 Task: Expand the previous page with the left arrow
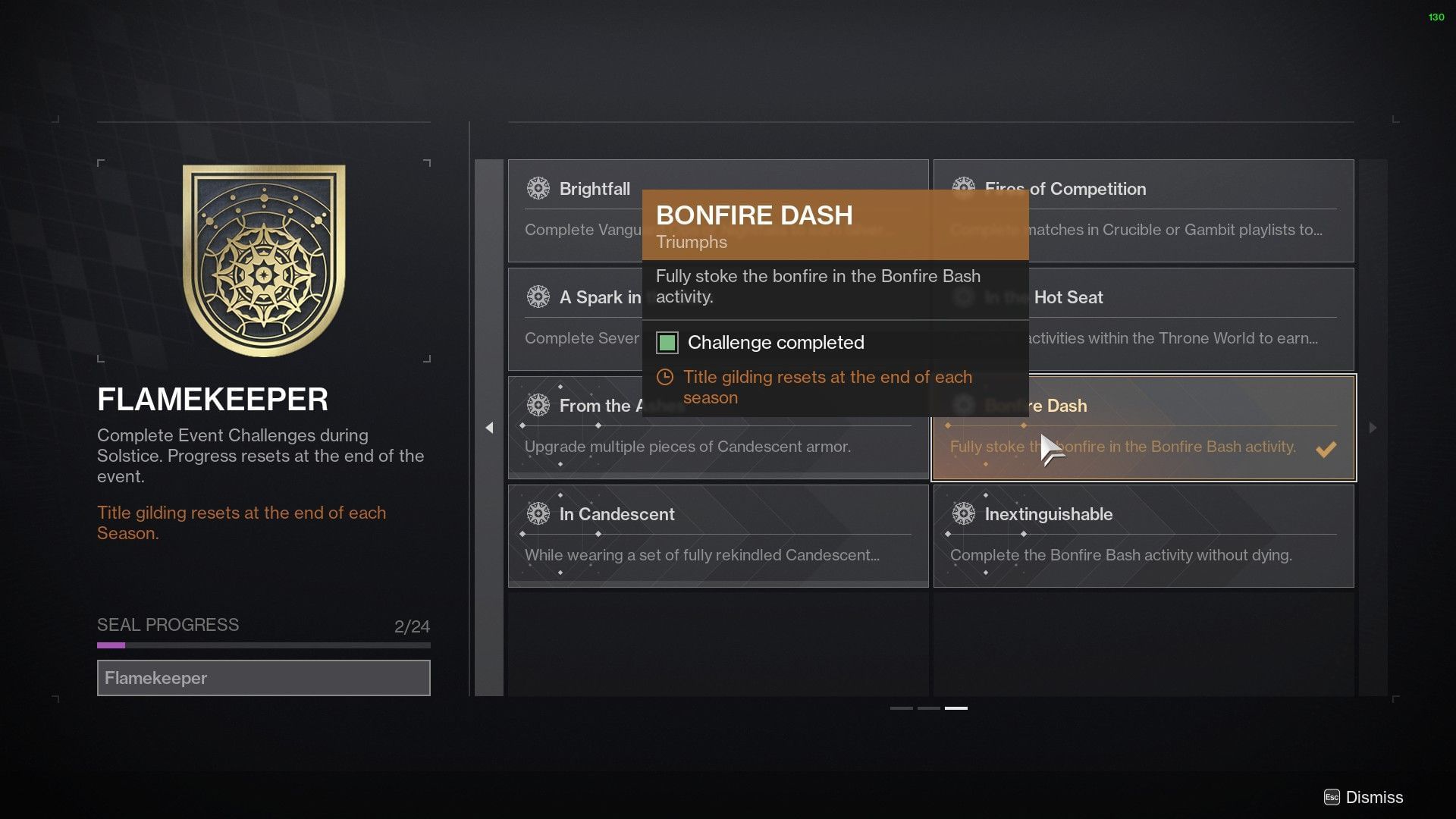490,428
